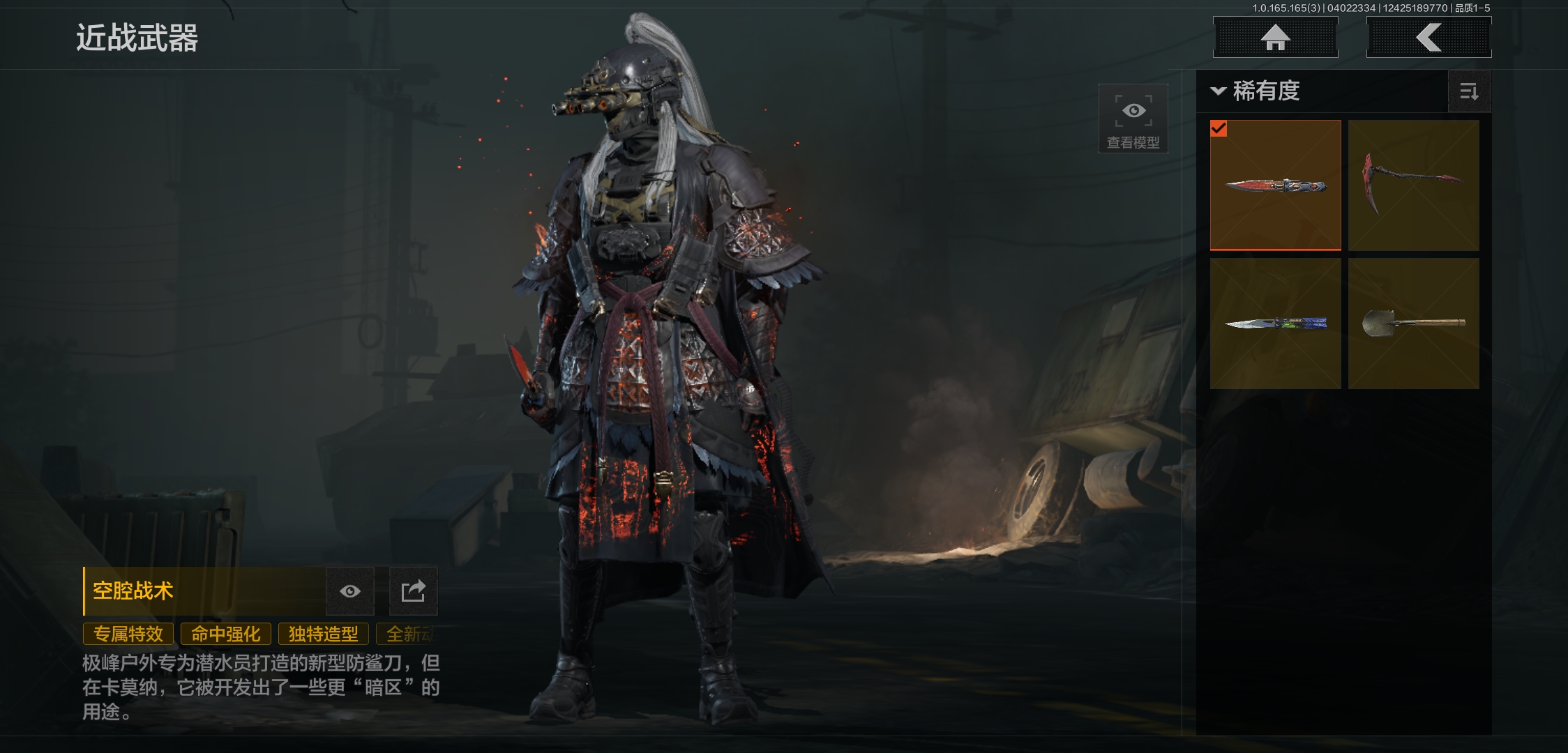
Task: Share the 空腔战术 weapon skin
Action: (x=413, y=591)
